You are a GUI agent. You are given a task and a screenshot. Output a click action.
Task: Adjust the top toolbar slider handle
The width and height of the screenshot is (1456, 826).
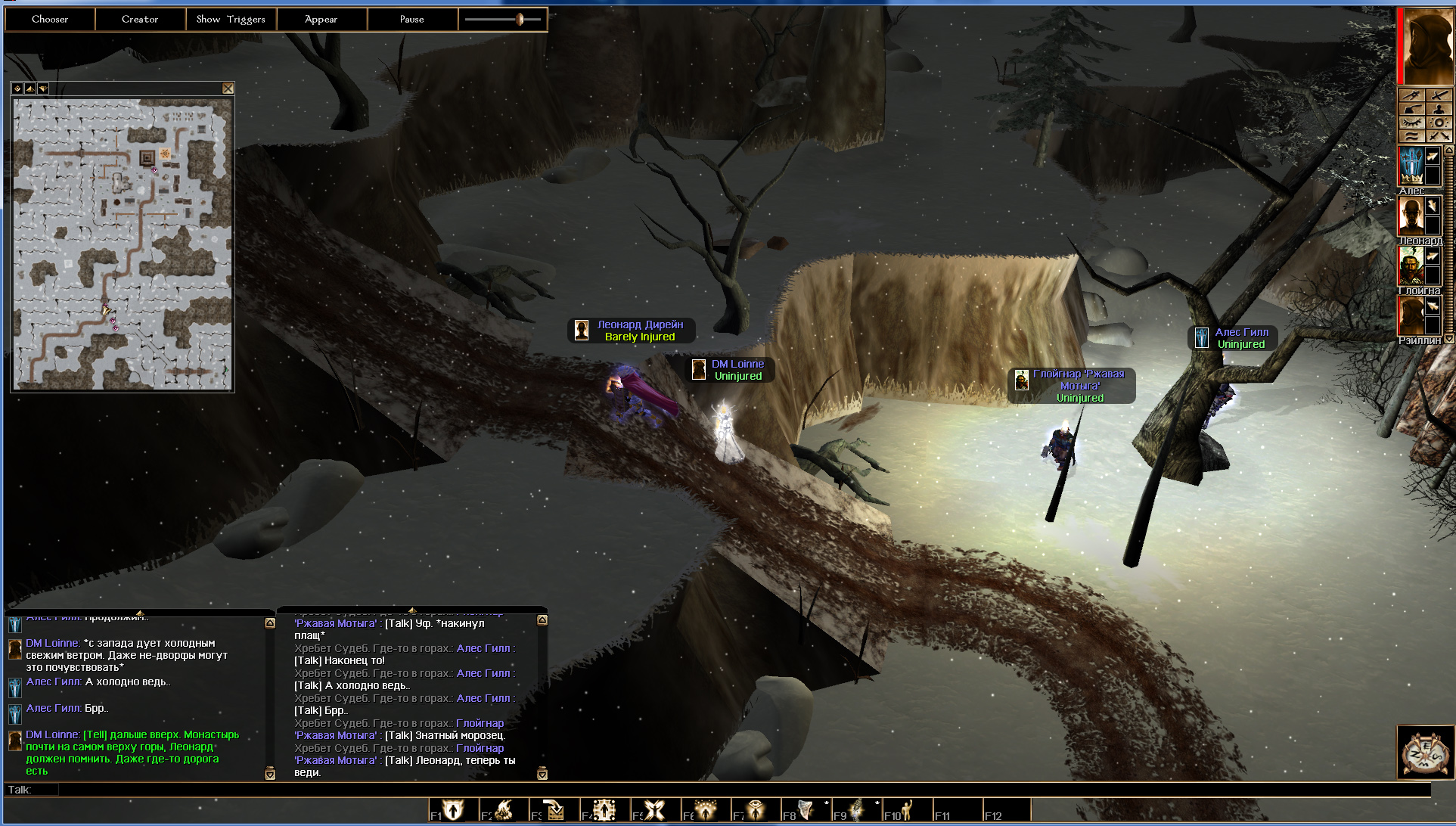[520, 20]
